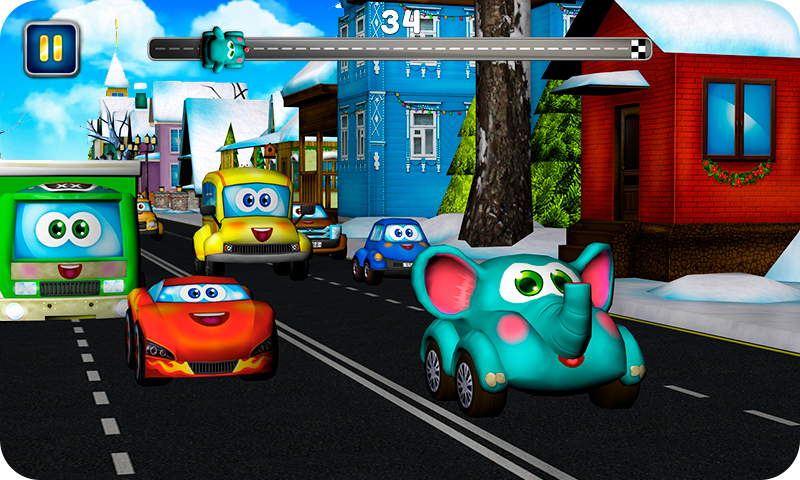
Task: Pause the game with the pause button
Action: point(51,48)
